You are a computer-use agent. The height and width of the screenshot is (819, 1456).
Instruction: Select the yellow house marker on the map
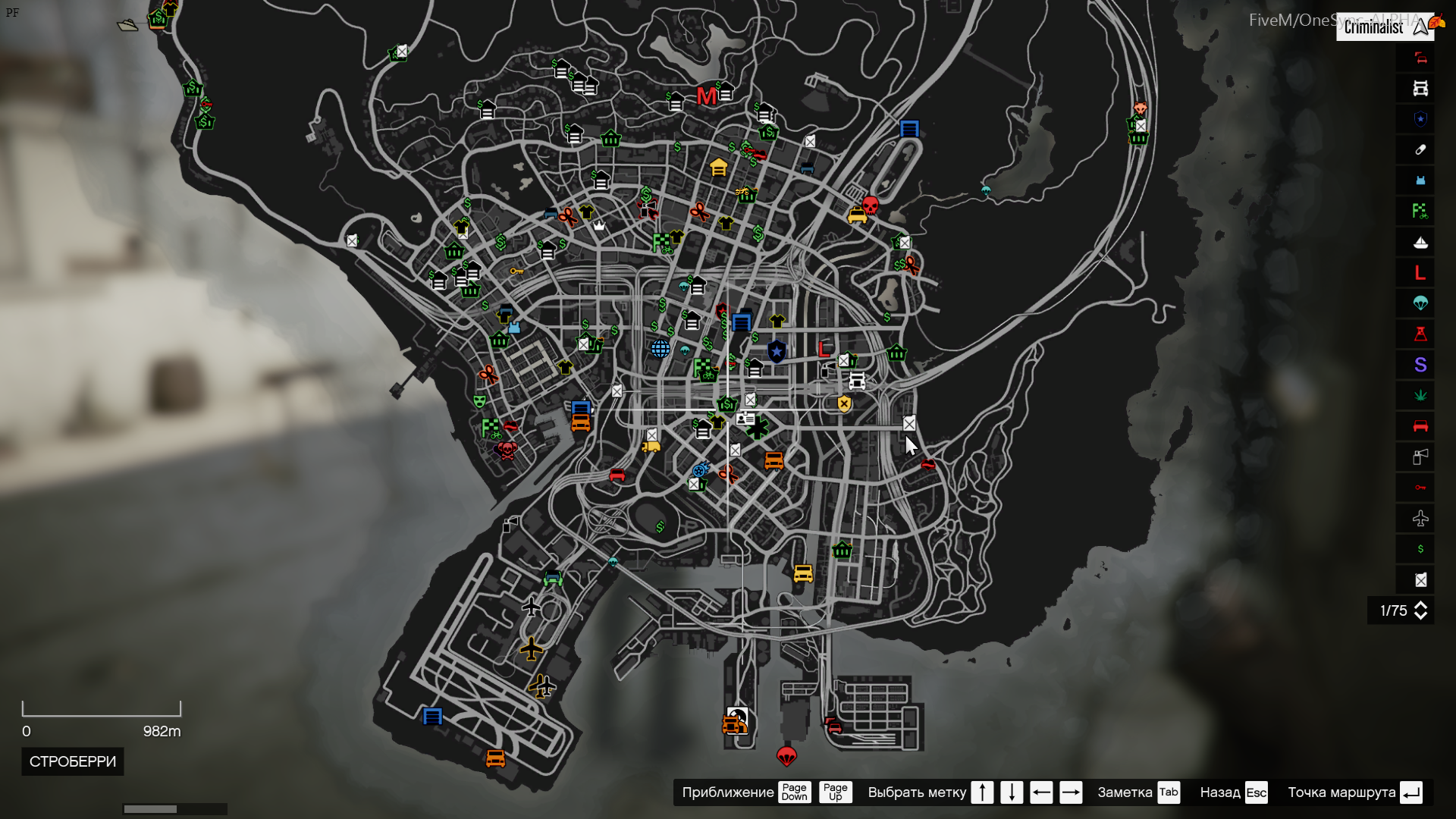coord(718,167)
